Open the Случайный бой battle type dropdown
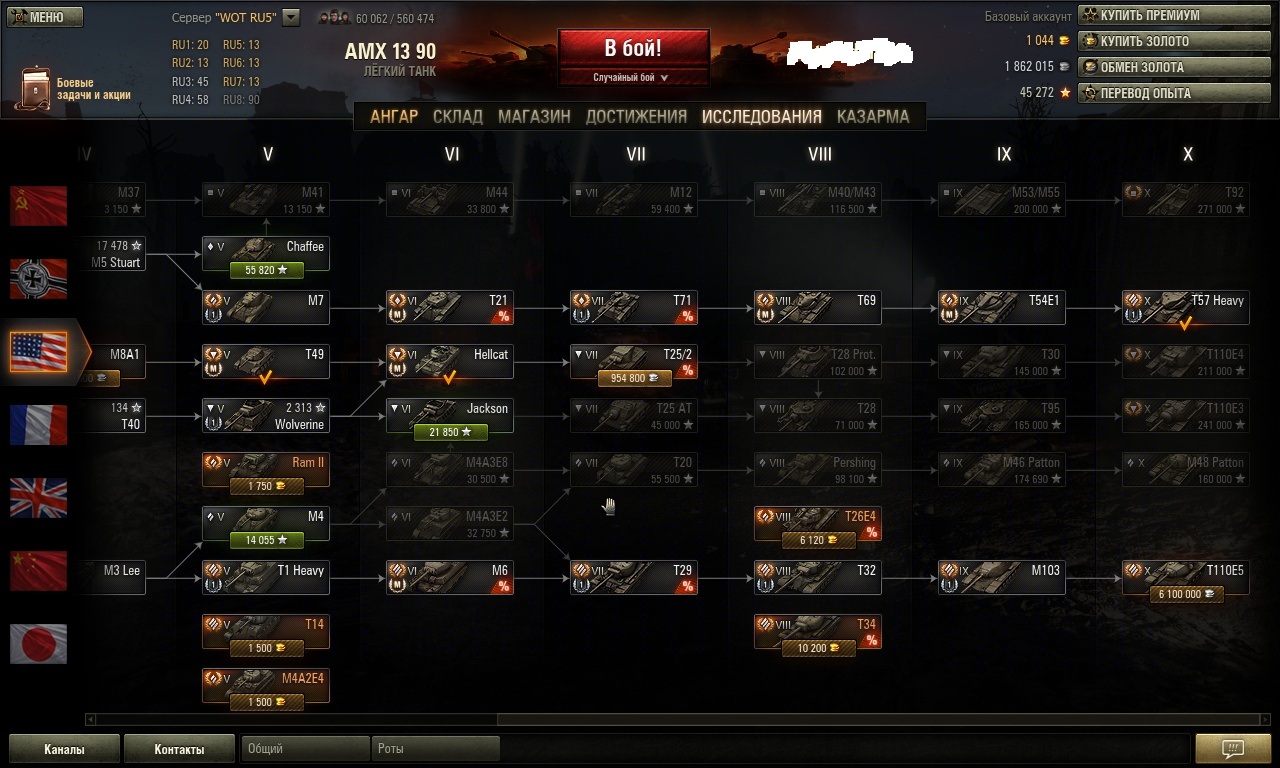 click(x=633, y=77)
